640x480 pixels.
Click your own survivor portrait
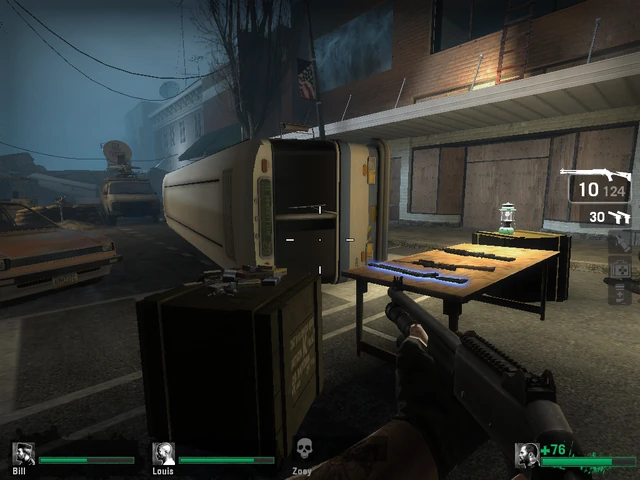click(526, 455)
